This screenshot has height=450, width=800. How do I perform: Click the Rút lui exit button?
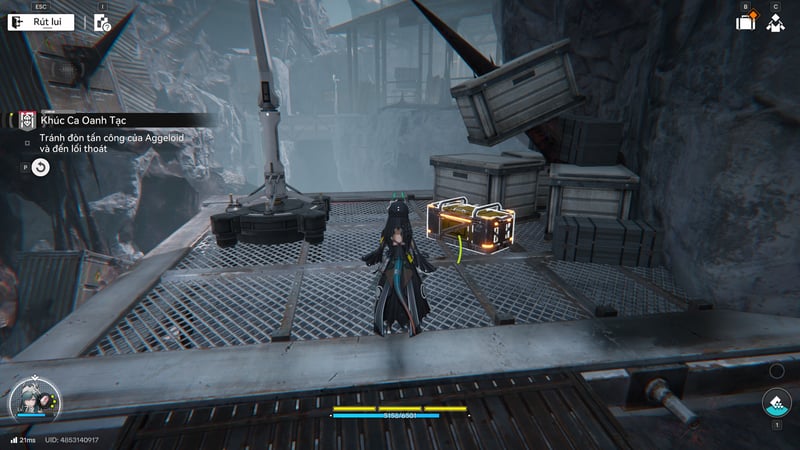tap(40, 21)
